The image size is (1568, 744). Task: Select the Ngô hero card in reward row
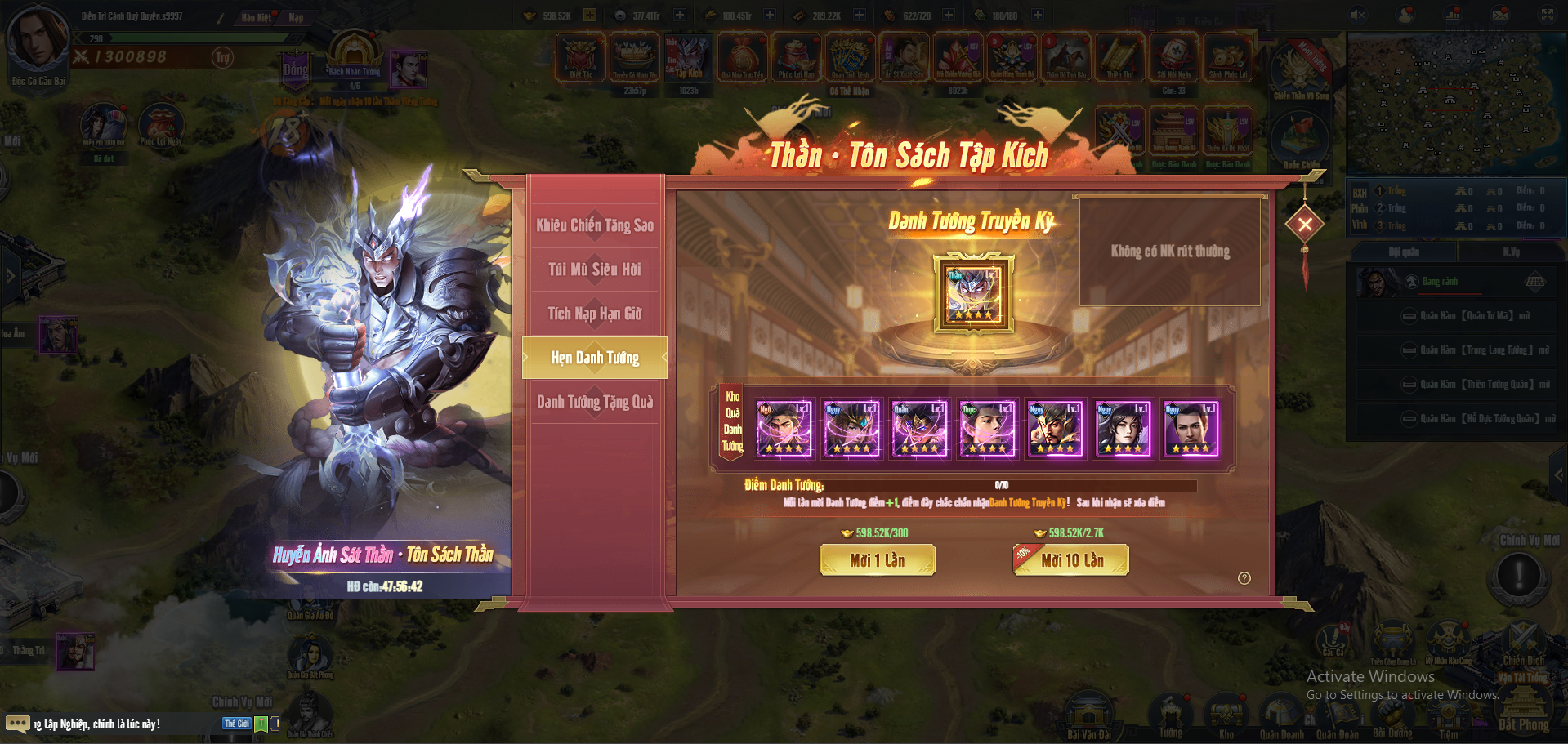coord(784,429)
